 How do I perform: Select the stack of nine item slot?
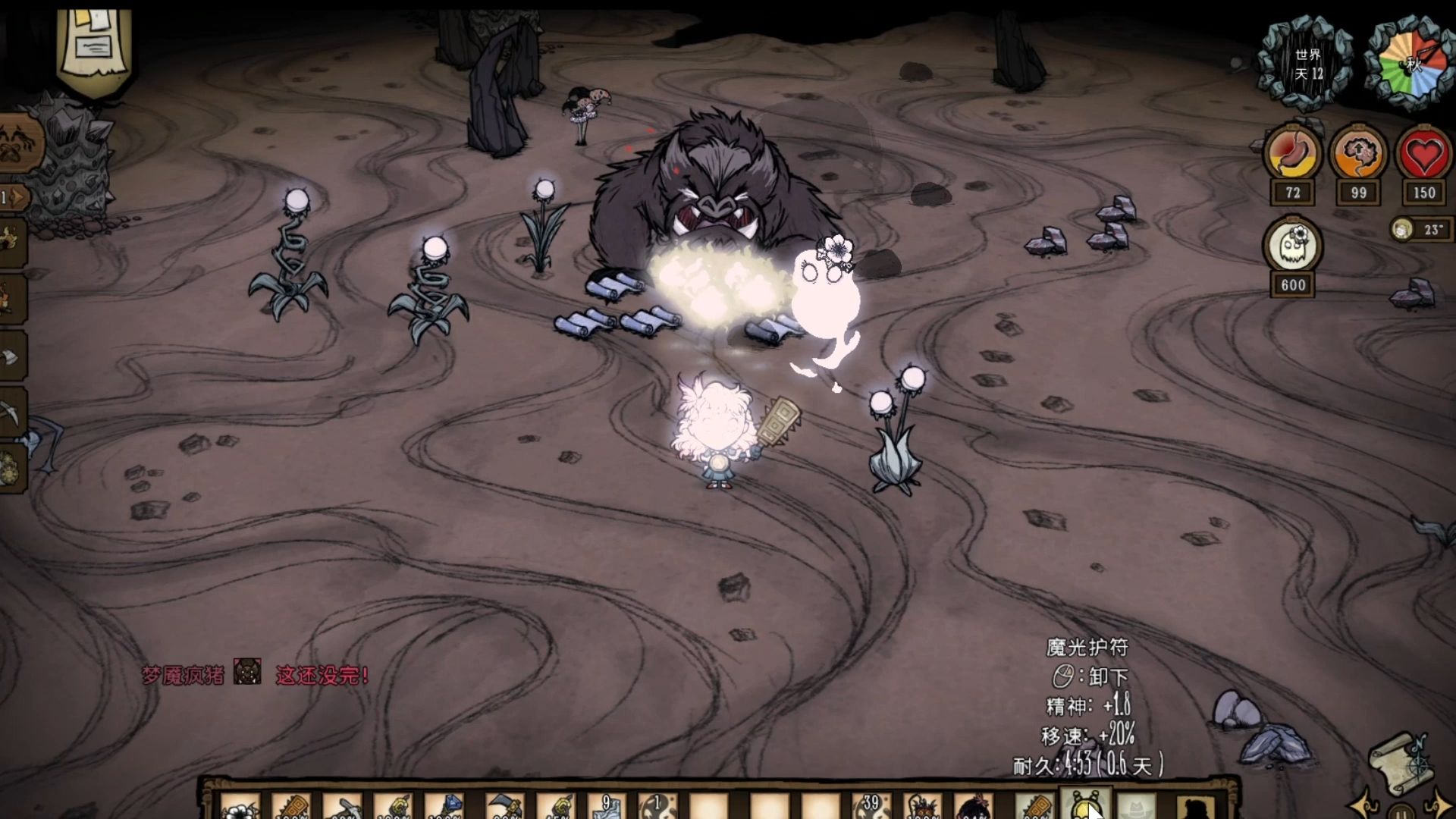pos(606,807)
